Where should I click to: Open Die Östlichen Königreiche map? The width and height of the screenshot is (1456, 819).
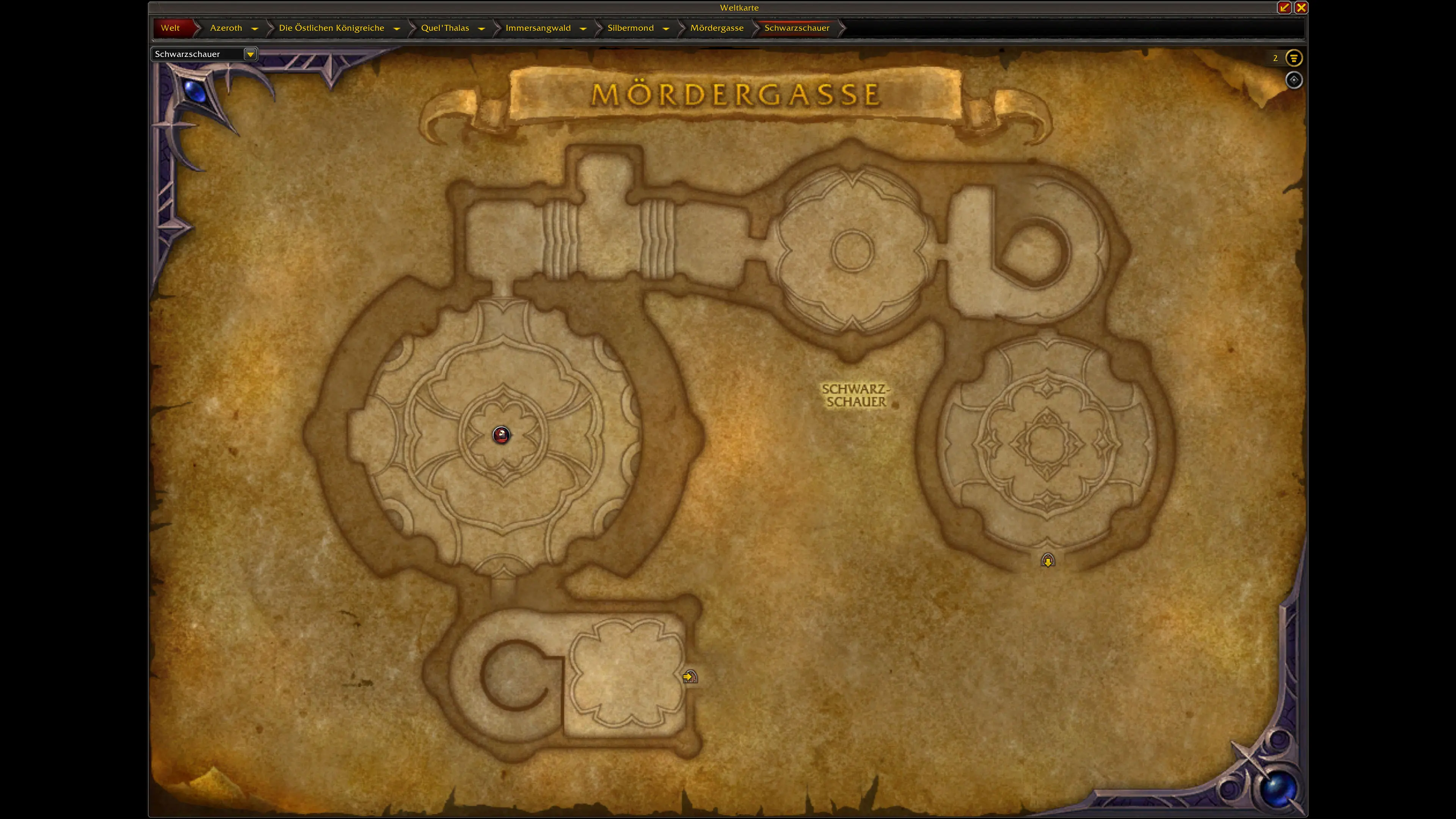331,28
